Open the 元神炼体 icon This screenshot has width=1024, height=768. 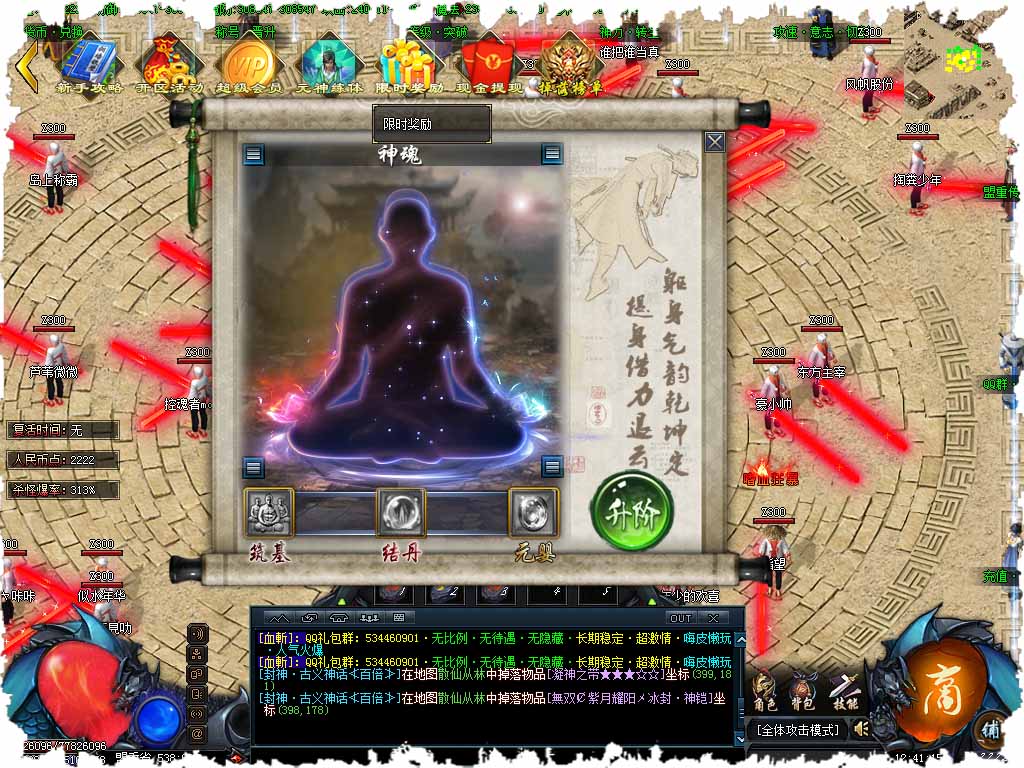(x=328, y=62)
